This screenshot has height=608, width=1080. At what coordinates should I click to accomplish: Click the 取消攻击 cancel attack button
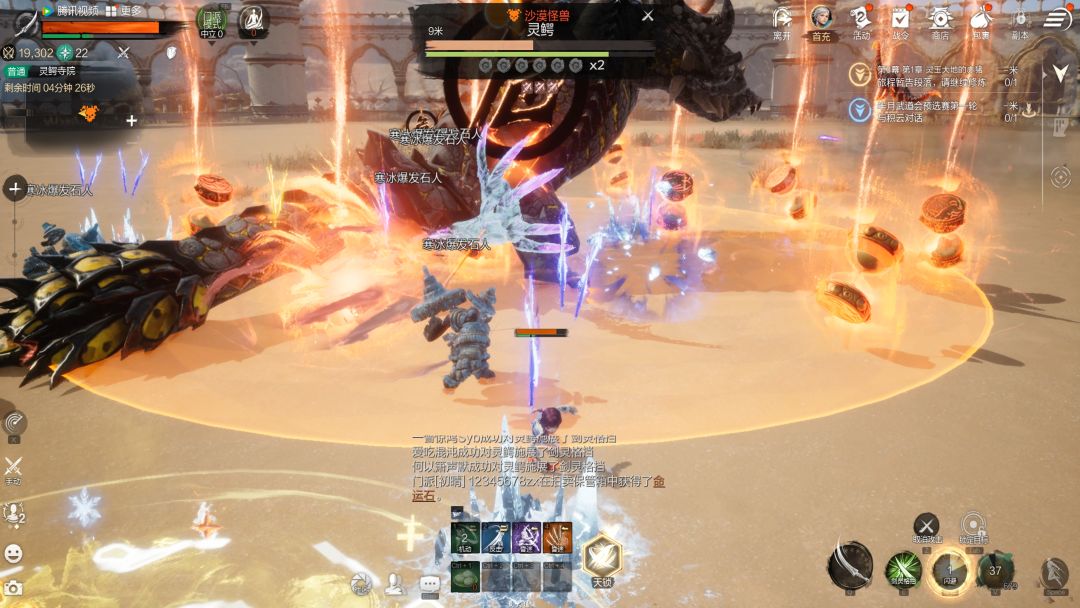927,526
